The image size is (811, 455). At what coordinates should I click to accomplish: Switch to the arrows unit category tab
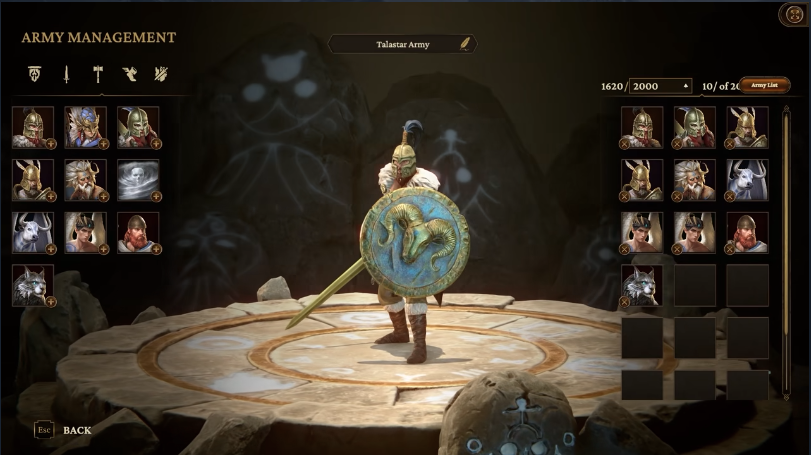160,74
